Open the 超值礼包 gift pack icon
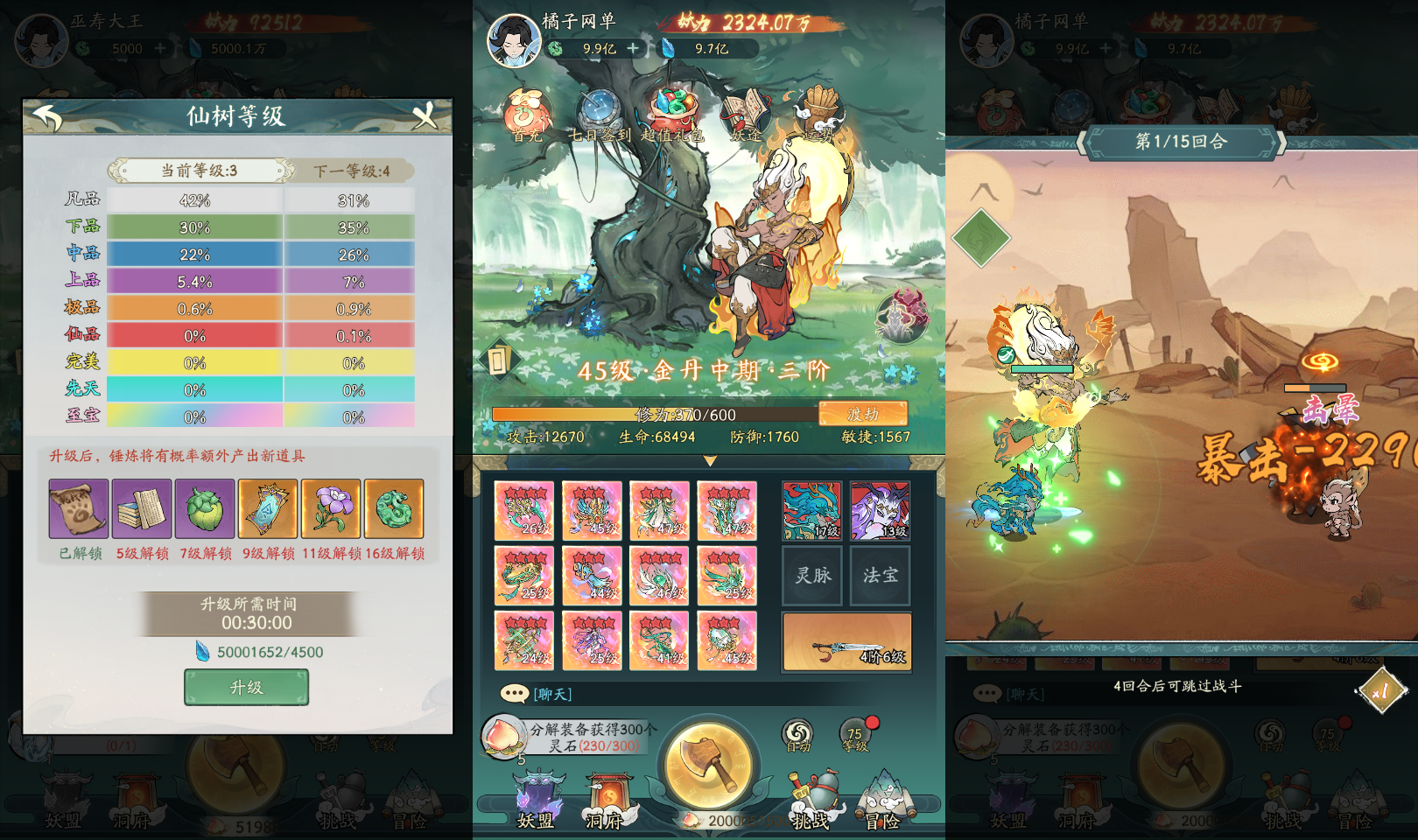 click(x=675, y=108)
